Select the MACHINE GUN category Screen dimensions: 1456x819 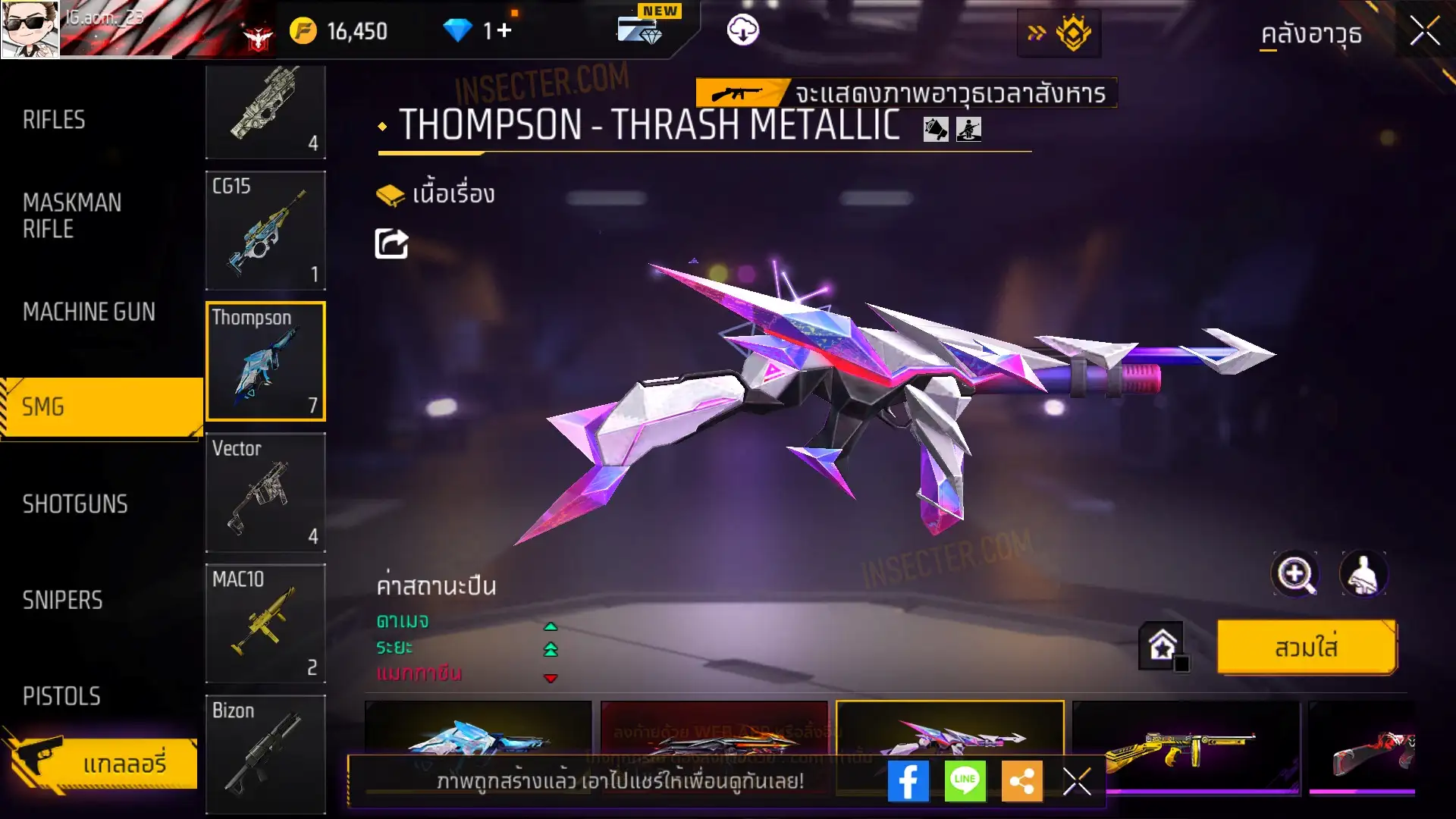pos(89,312)
